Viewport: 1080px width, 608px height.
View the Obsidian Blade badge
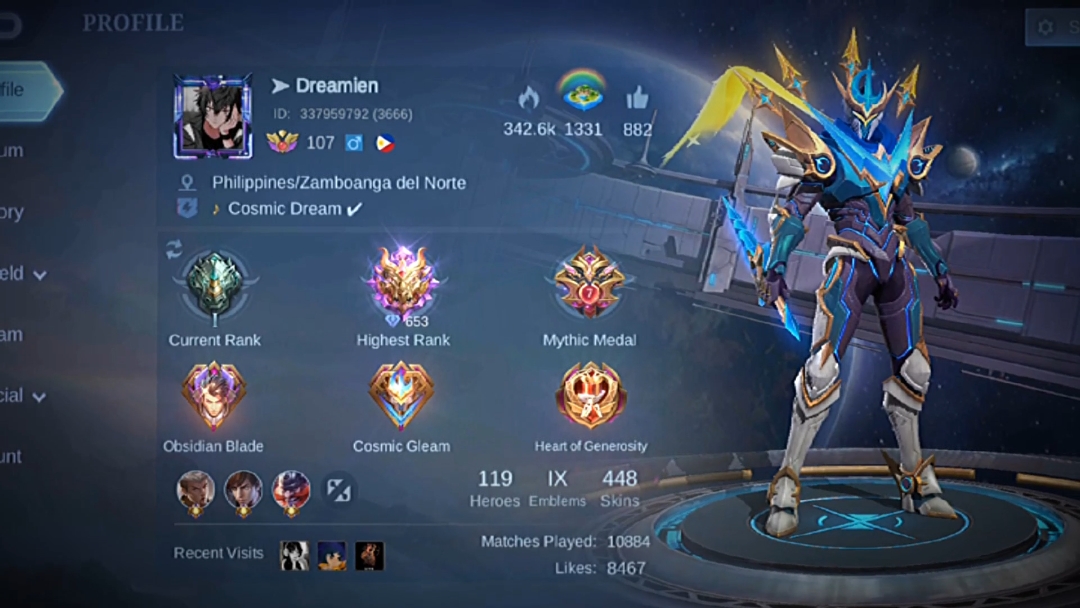click(213, 396)
